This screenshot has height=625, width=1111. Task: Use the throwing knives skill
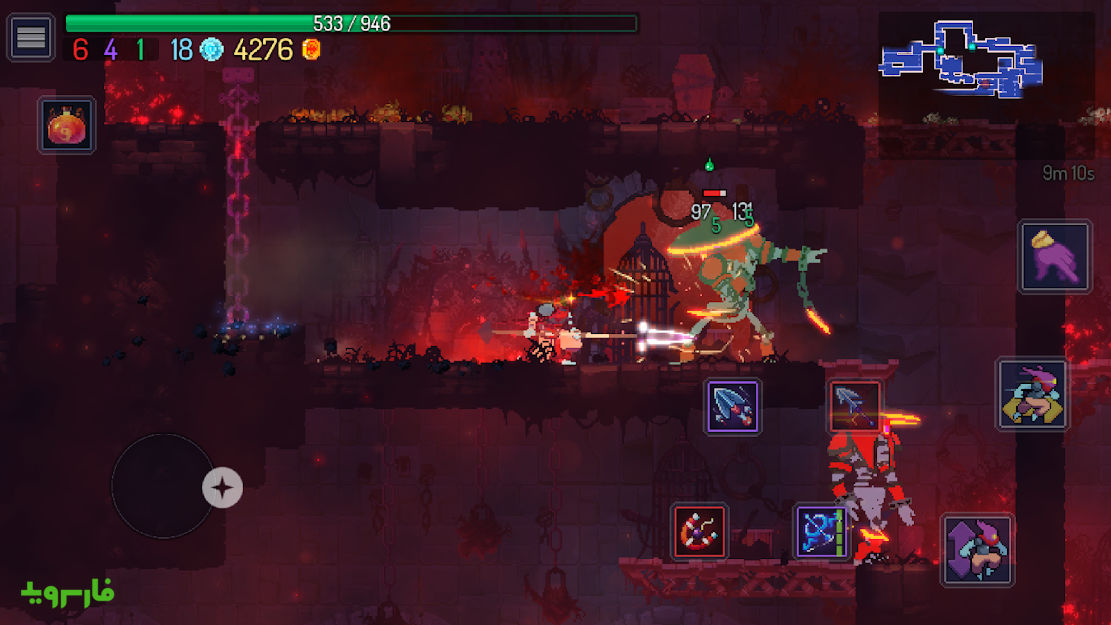coord(733,406)
